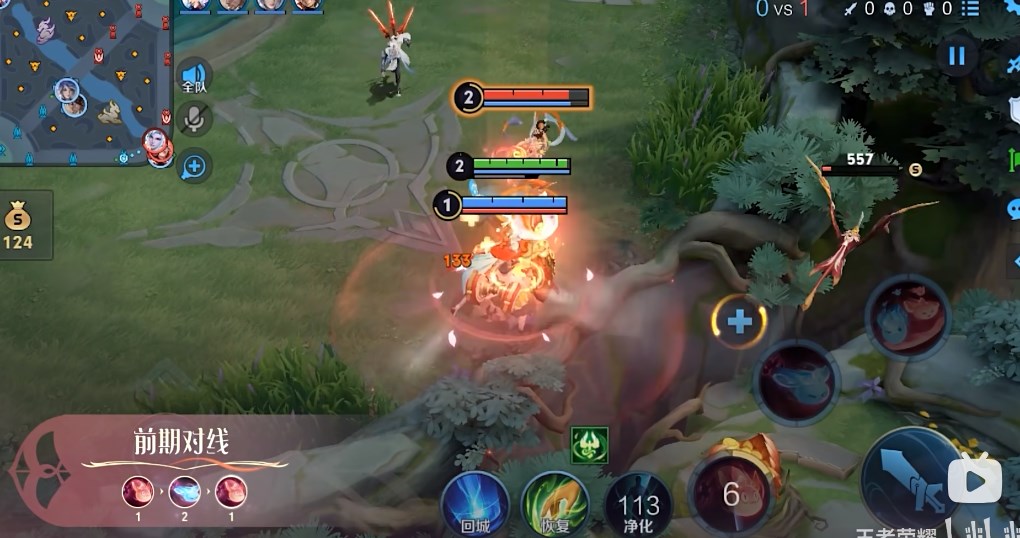Screen dimensions: 1020x538
Task: Activate the middle red-blue creature skill
Action: coord(797,381)
